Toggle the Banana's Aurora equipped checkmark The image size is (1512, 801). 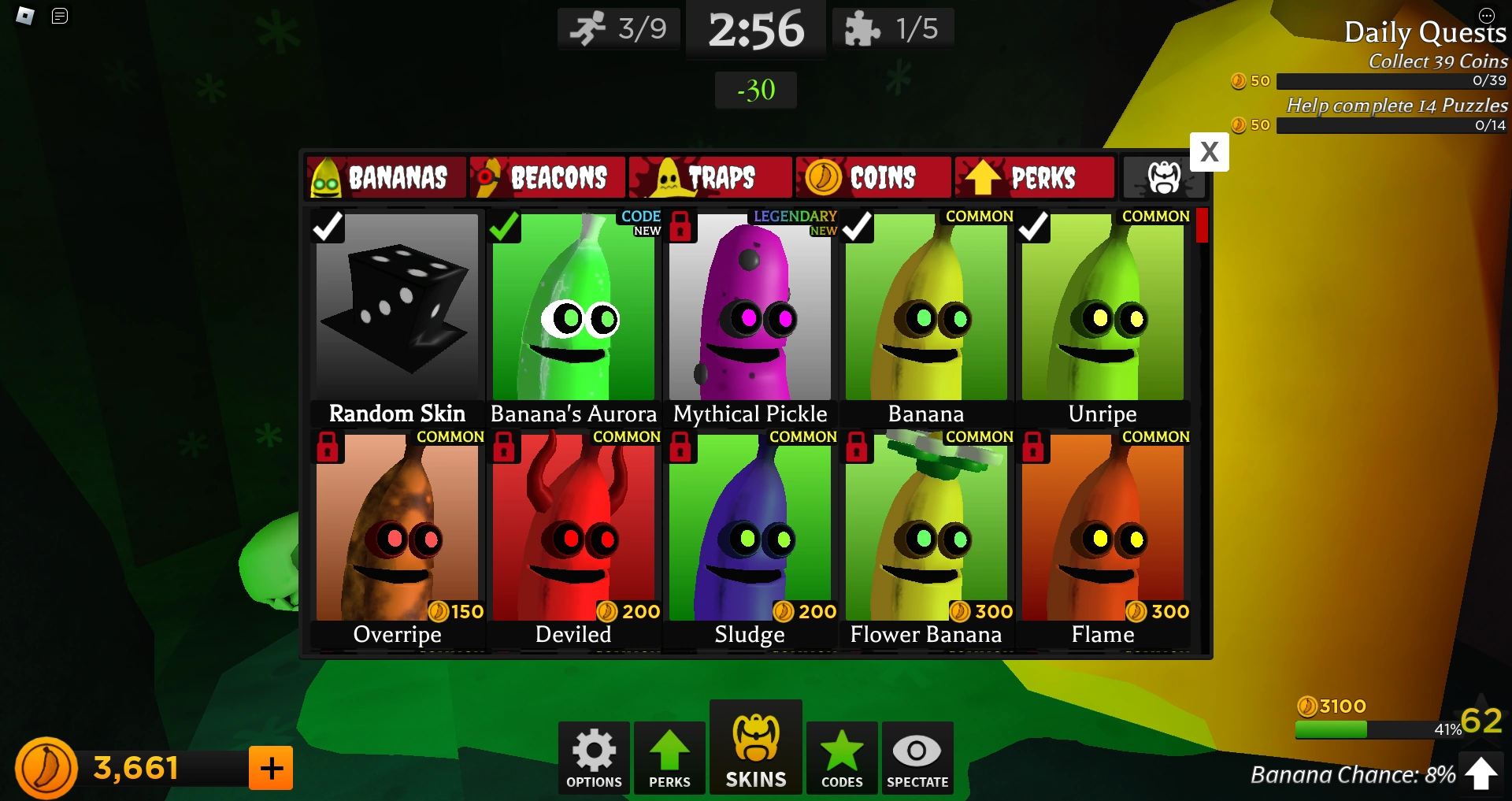click(505, 228)
